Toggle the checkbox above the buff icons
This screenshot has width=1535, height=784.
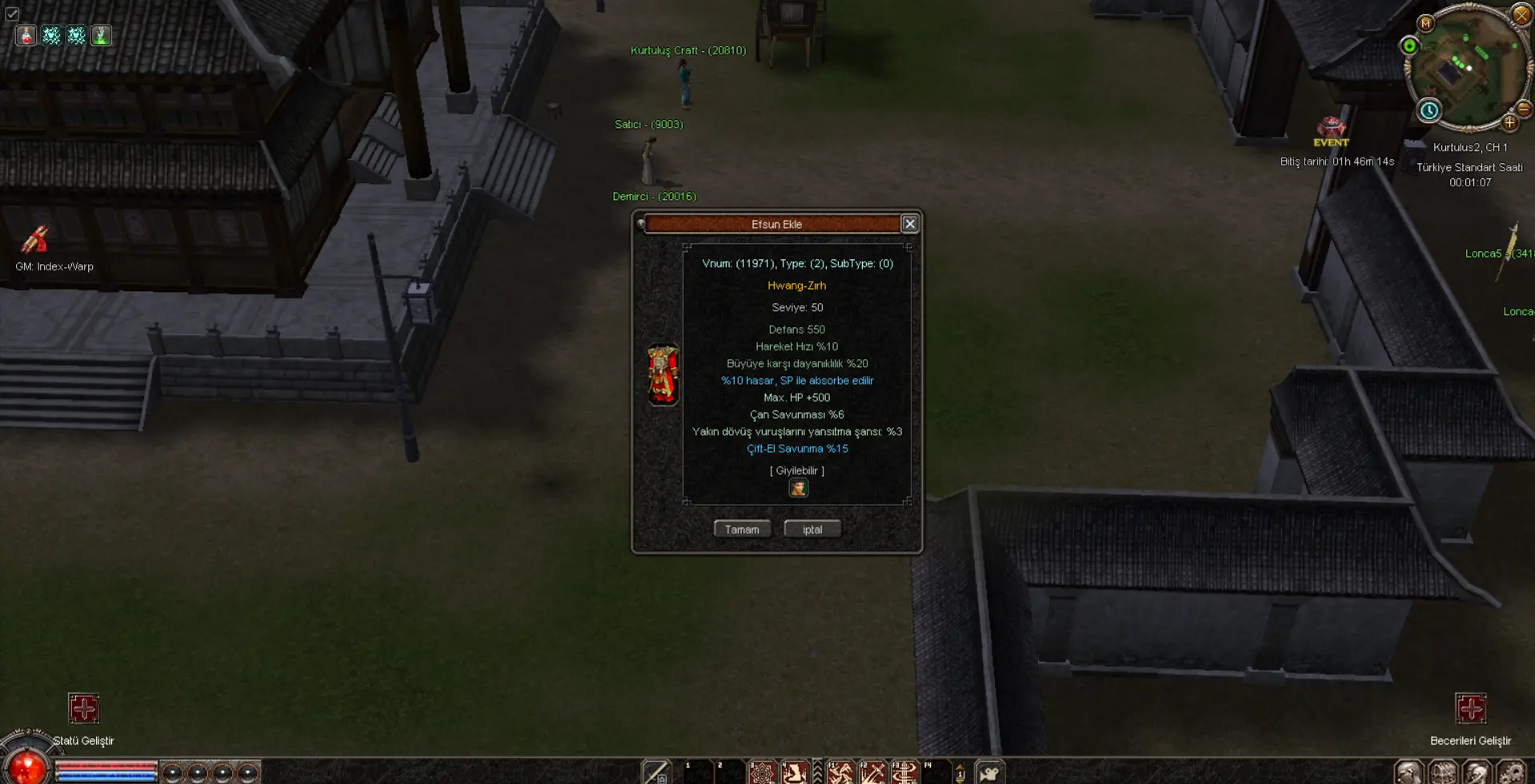[x=12, y=14]
